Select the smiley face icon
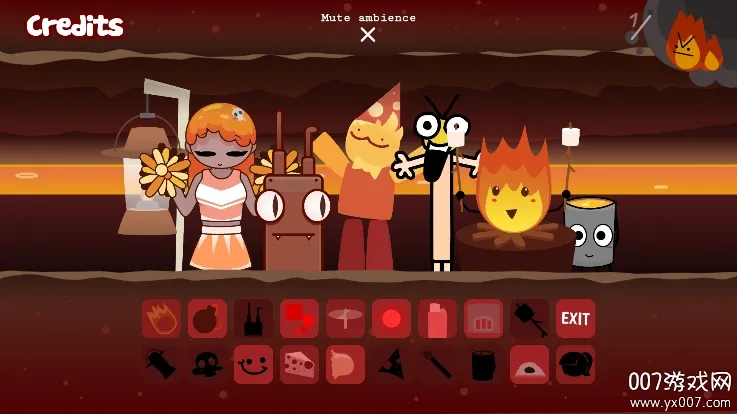 coord(253,365)
